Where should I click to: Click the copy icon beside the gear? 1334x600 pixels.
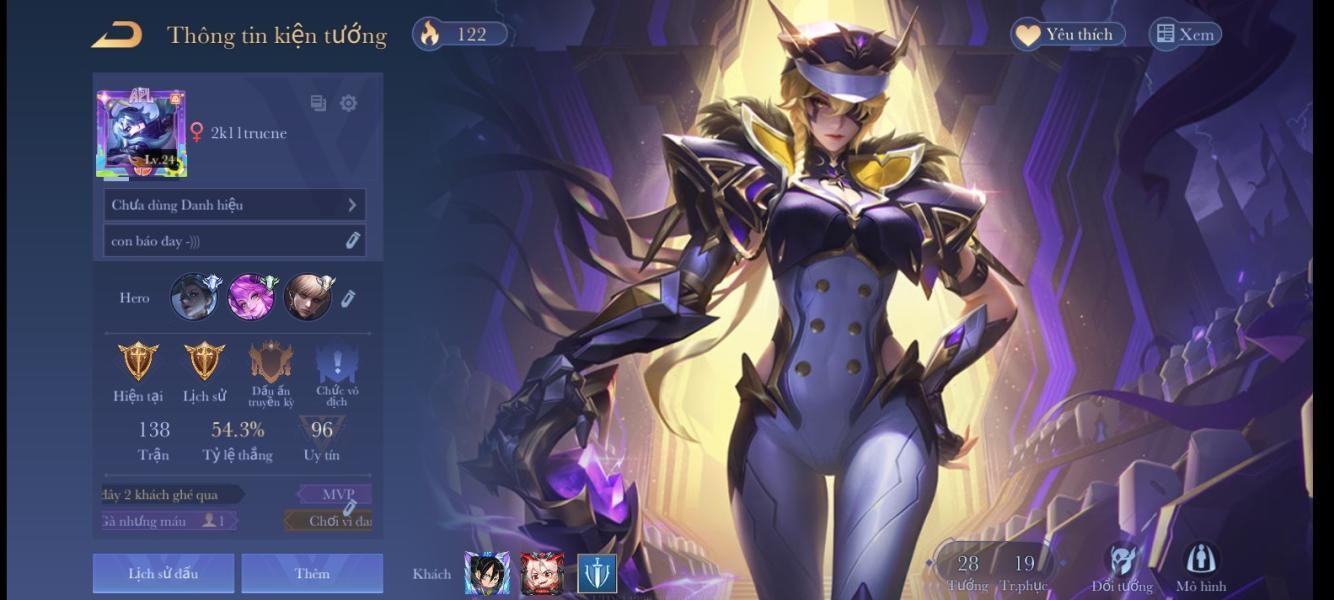tap(318, 103)
